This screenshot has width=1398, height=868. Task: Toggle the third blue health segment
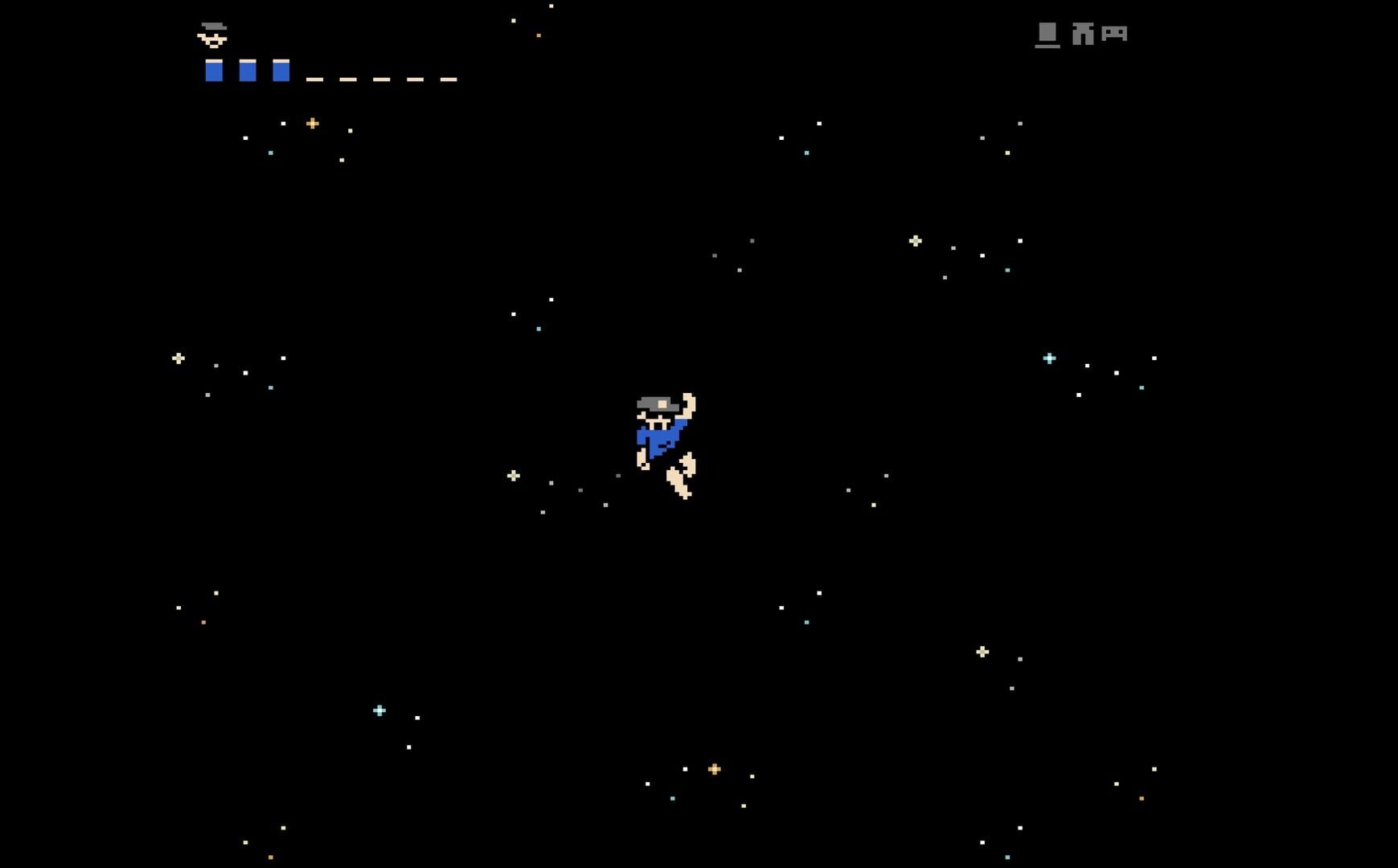tap(281, 72)
